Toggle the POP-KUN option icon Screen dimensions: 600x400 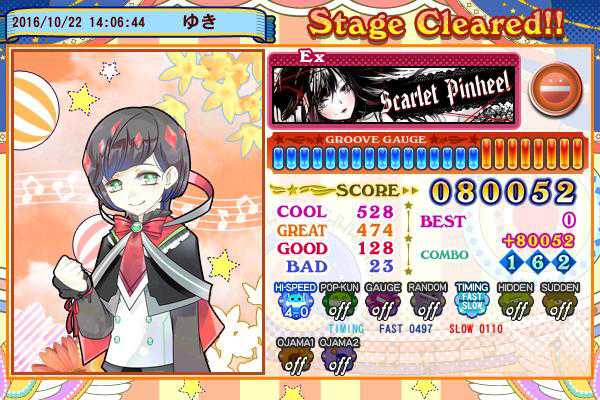point(337,303)
